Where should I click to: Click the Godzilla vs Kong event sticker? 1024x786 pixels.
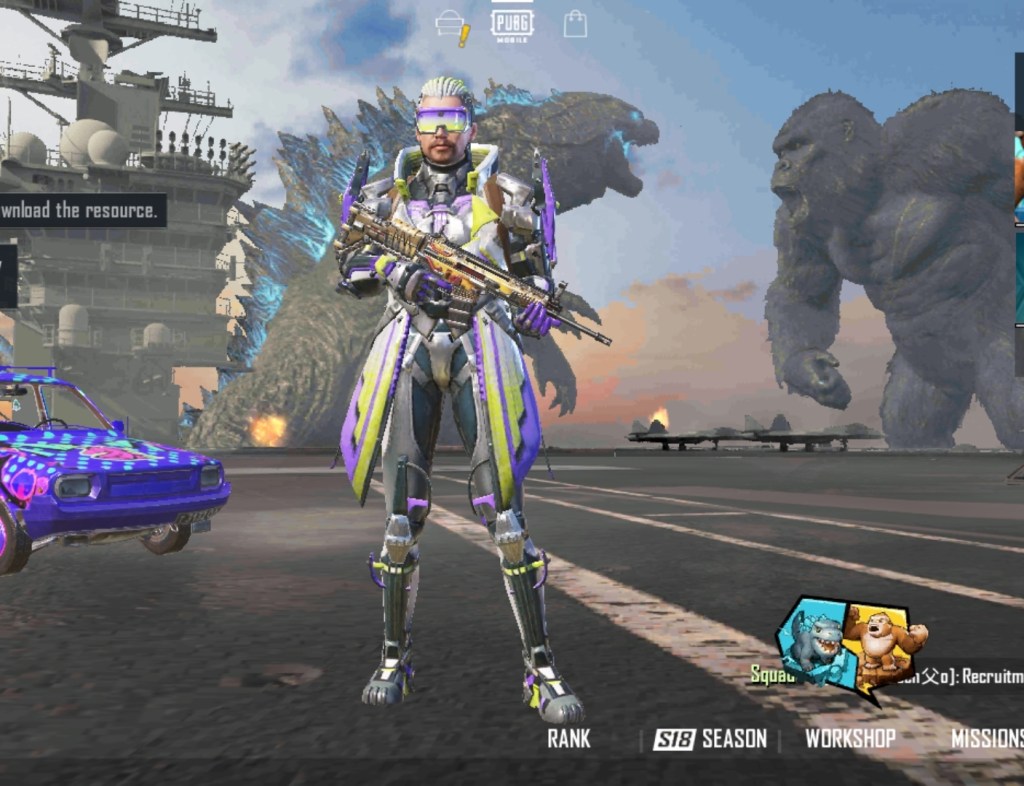(852, 644)
